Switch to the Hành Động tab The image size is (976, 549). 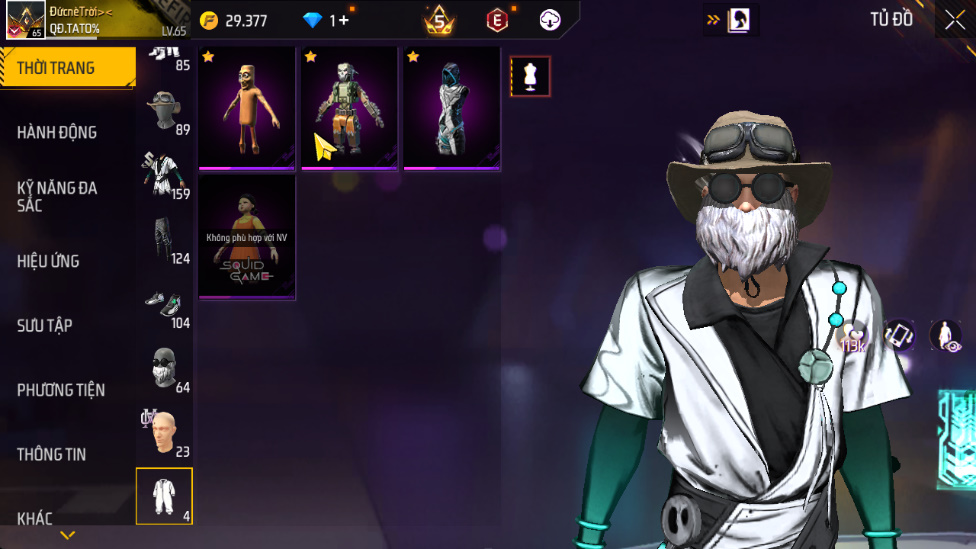(57, 132)
